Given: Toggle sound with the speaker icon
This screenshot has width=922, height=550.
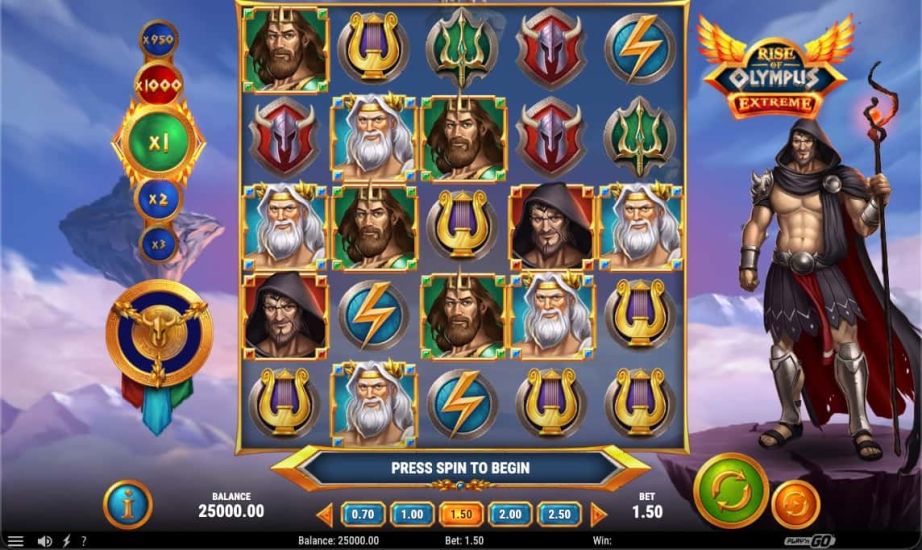Looking at the screenshot, I should [44, 541].
